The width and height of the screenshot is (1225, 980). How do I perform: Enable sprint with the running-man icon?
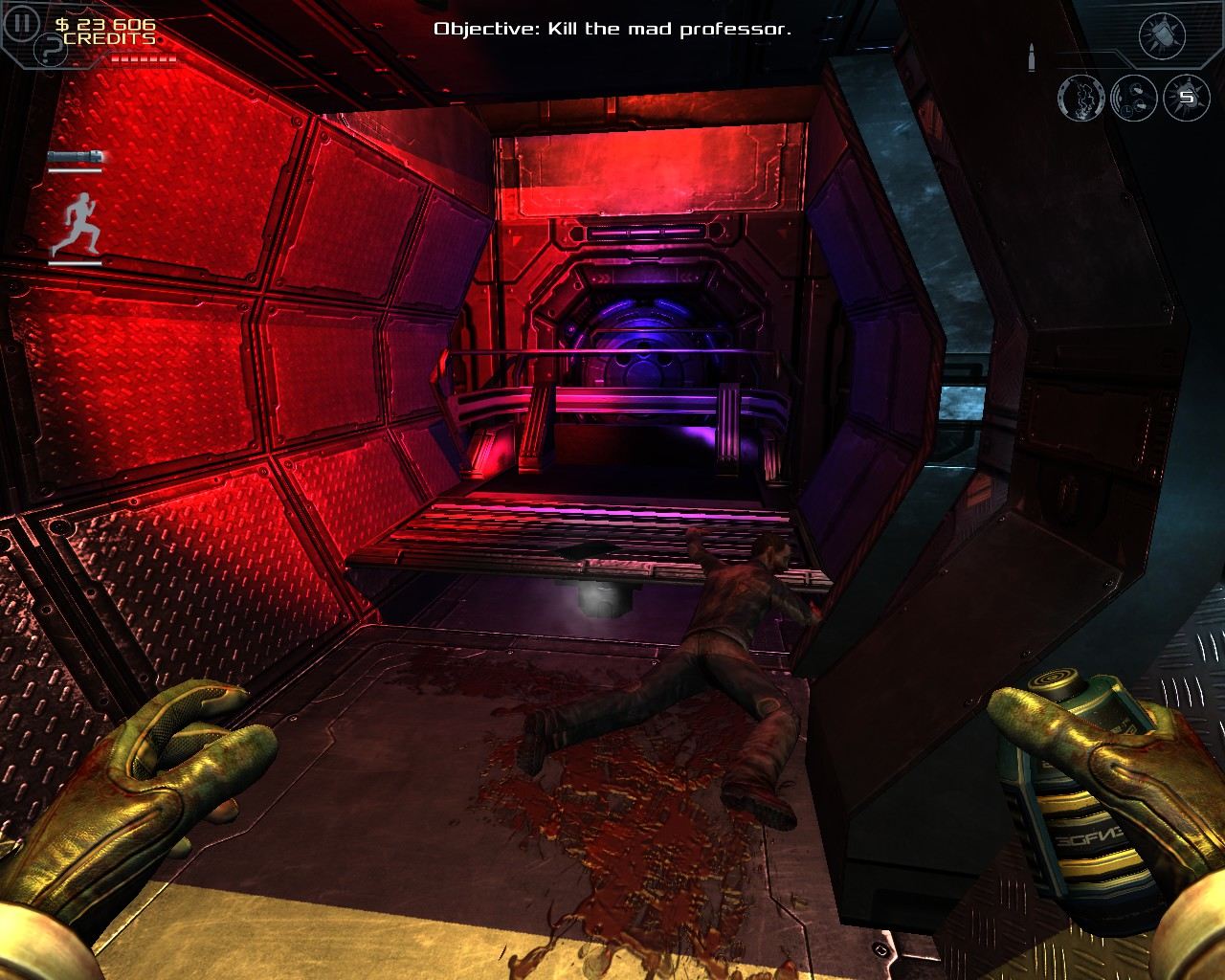coord(82,220)
